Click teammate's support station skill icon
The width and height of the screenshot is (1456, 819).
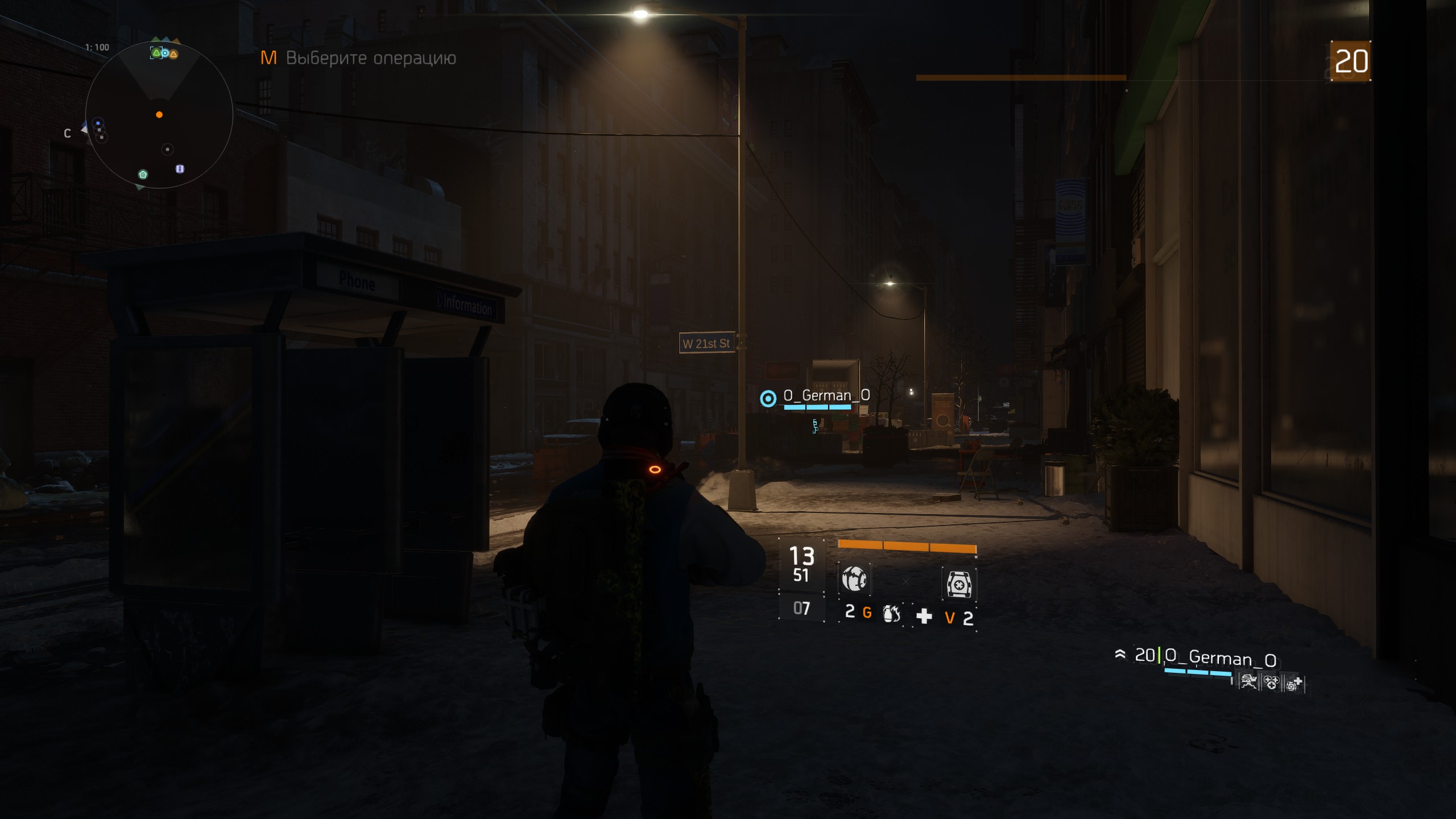1294,683
